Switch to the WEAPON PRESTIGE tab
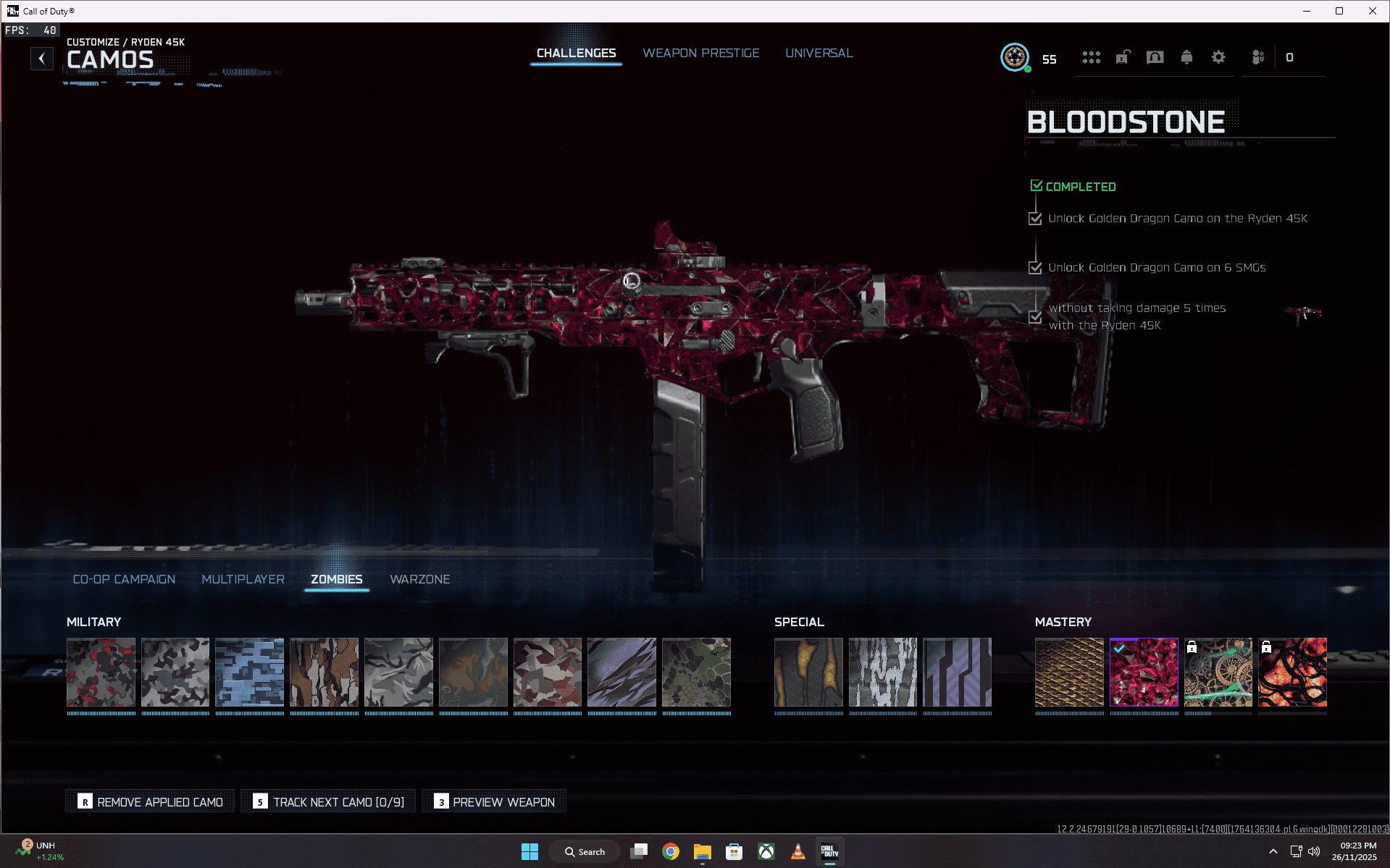Image resolution: width=1390 pixels, height=868 pixels. tap(700, 53)
